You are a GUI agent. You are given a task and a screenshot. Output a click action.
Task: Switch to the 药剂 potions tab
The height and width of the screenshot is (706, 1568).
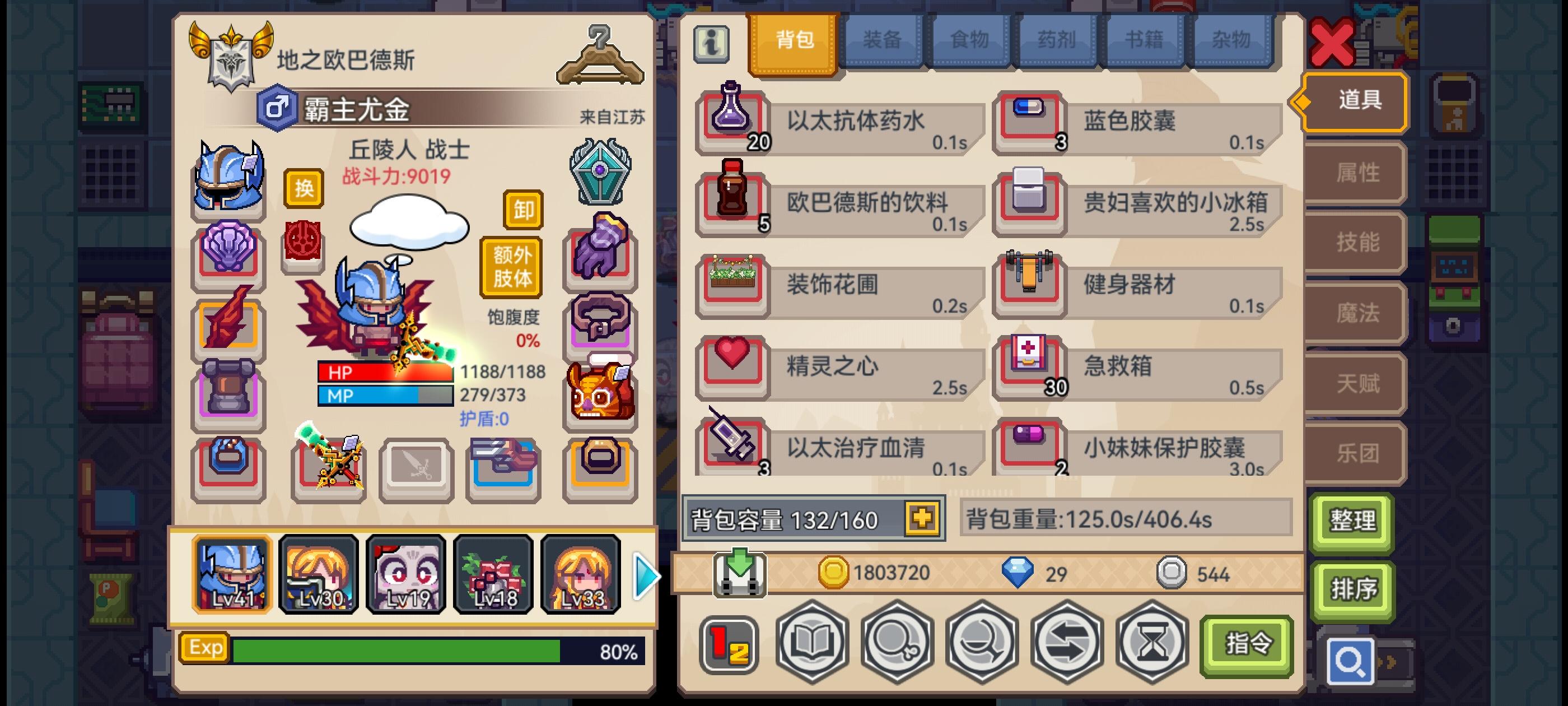(1057, 40)
